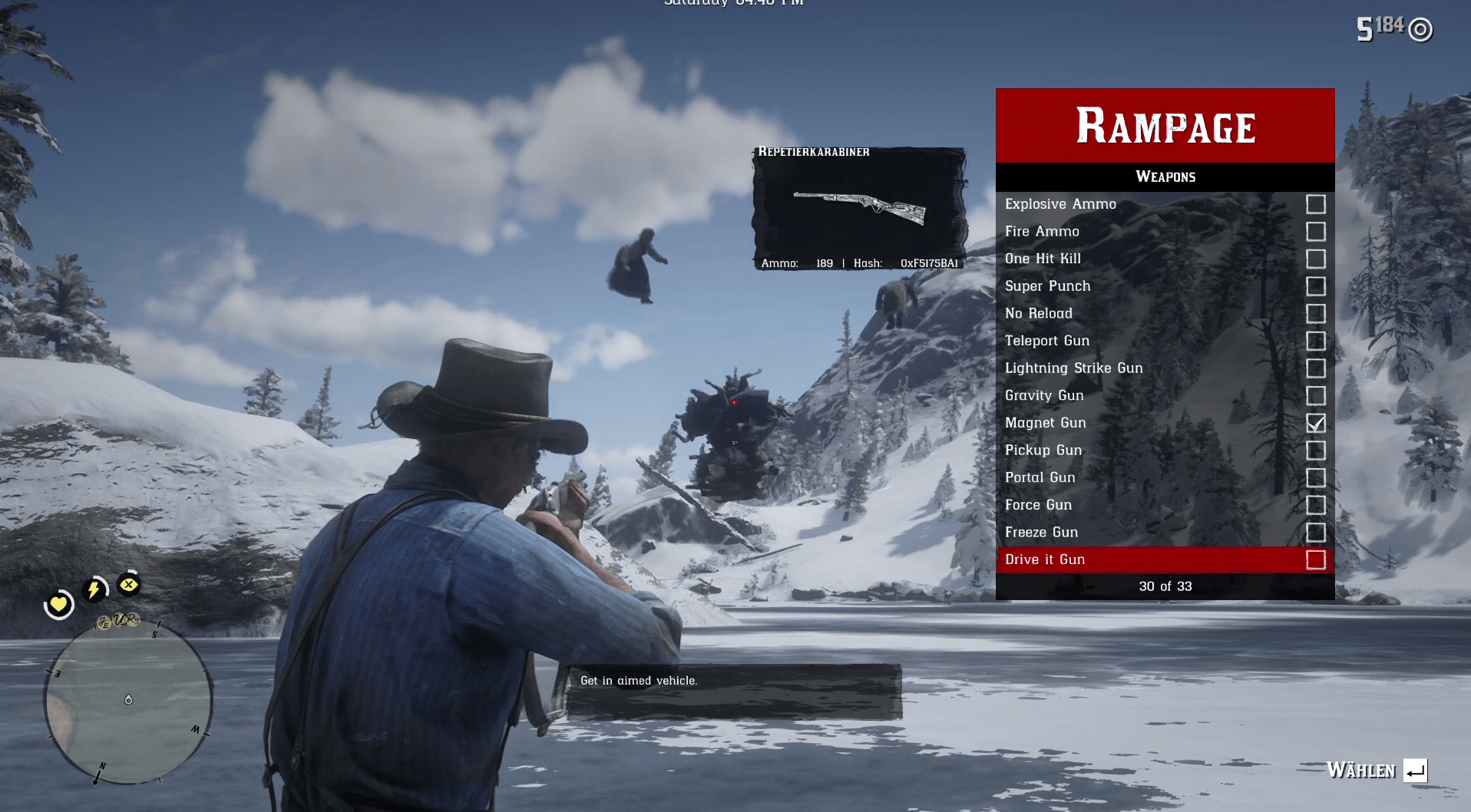Viewport: 1471px width, 812px height.
Task: Enable the Teleport Gun
Action: click(1316, 341)
